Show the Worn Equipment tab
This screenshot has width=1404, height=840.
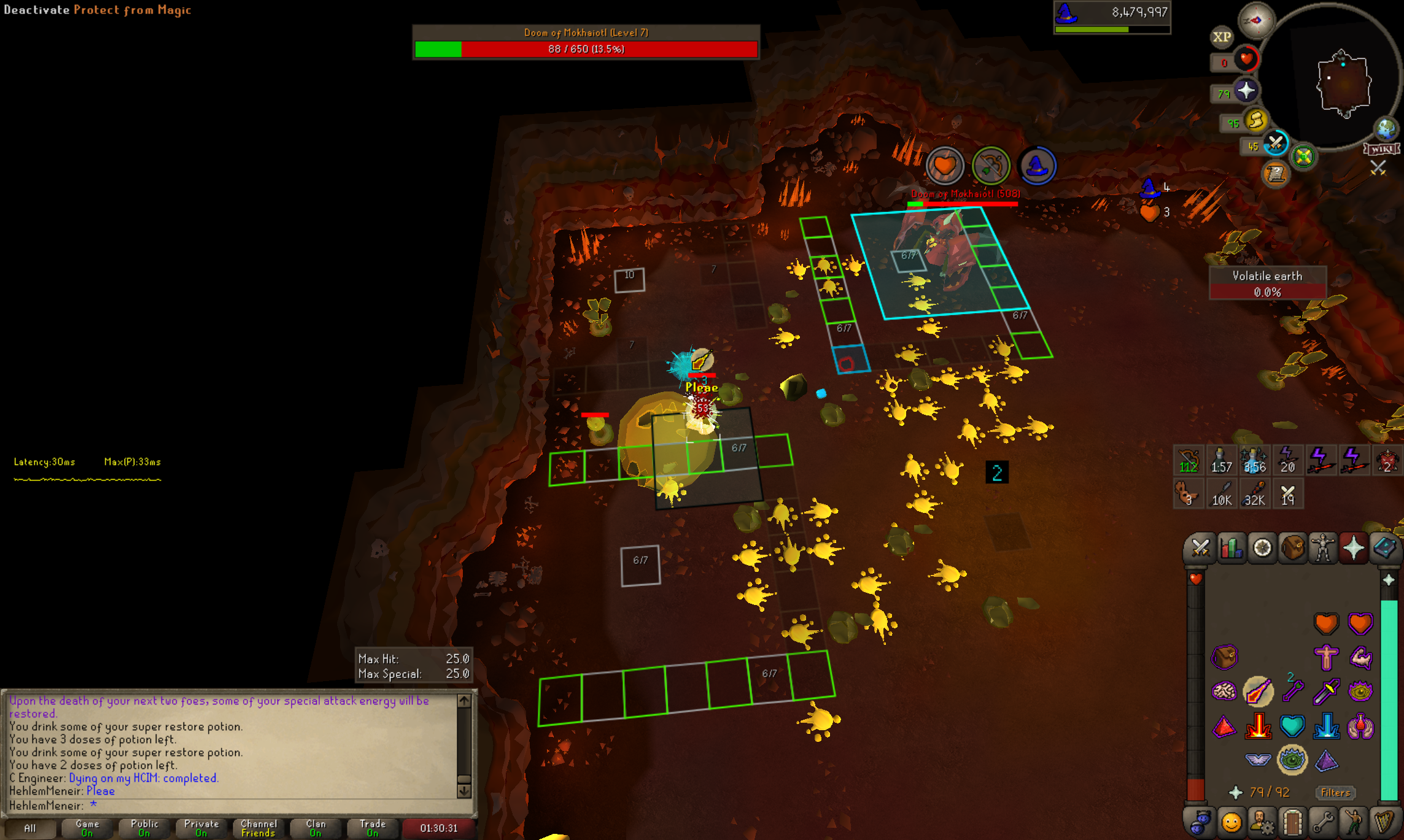pyautogui.click(x=1323, y=549)
